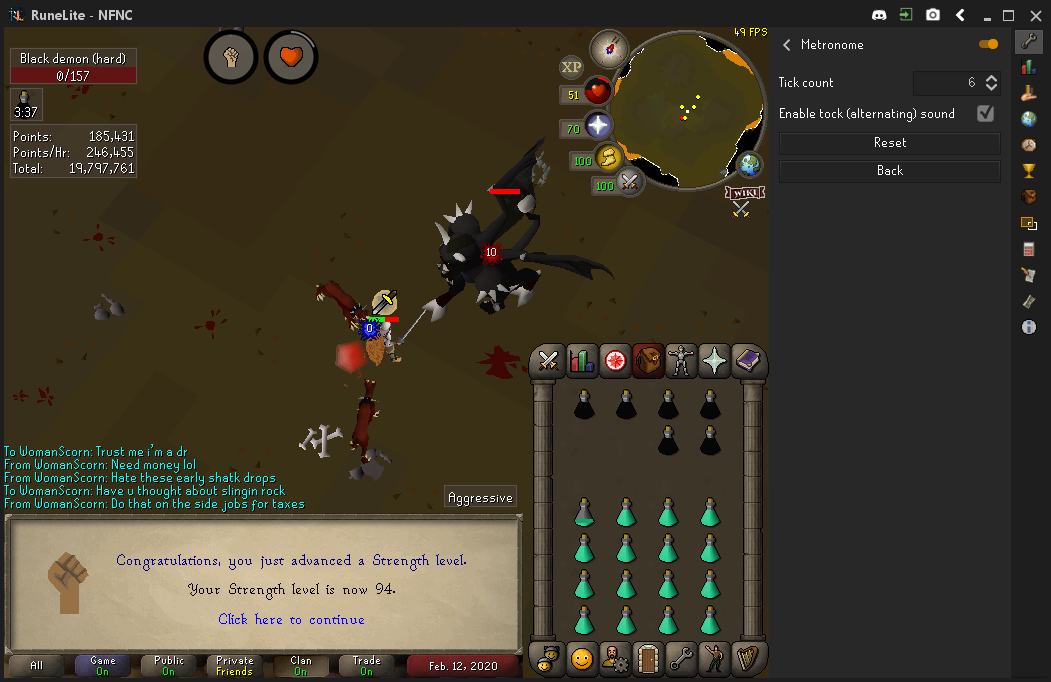
Task: Toggle the Metronome plugin switch
Action: click(988, 44)
